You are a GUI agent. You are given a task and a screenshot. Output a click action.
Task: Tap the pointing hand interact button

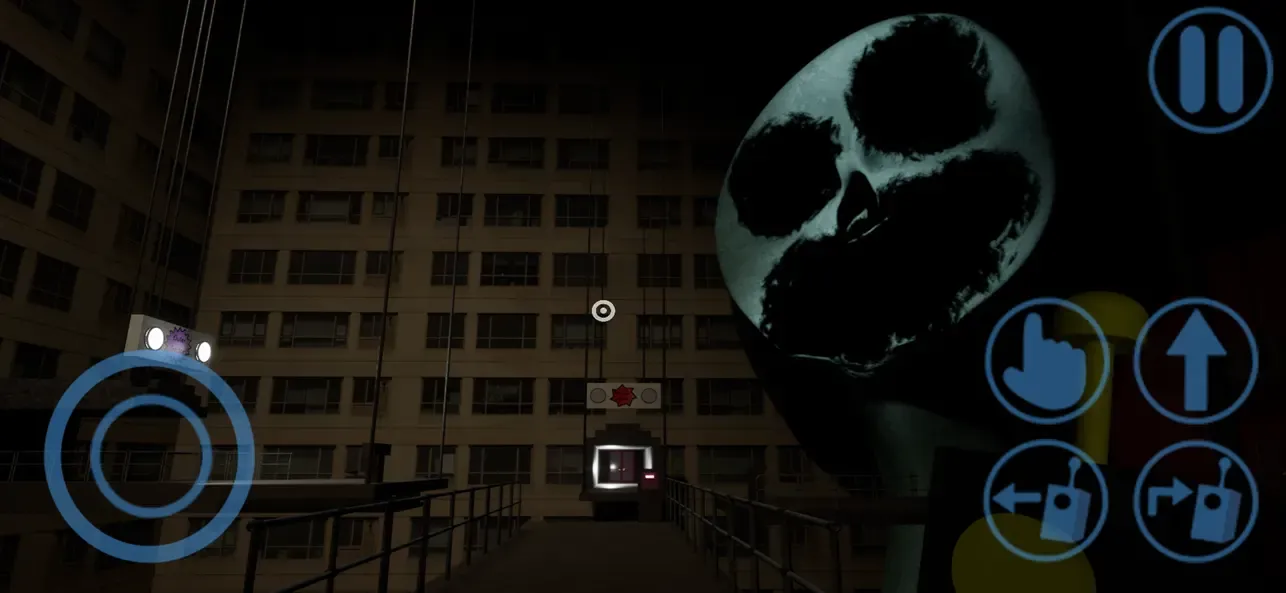(x=1047, y=361)
